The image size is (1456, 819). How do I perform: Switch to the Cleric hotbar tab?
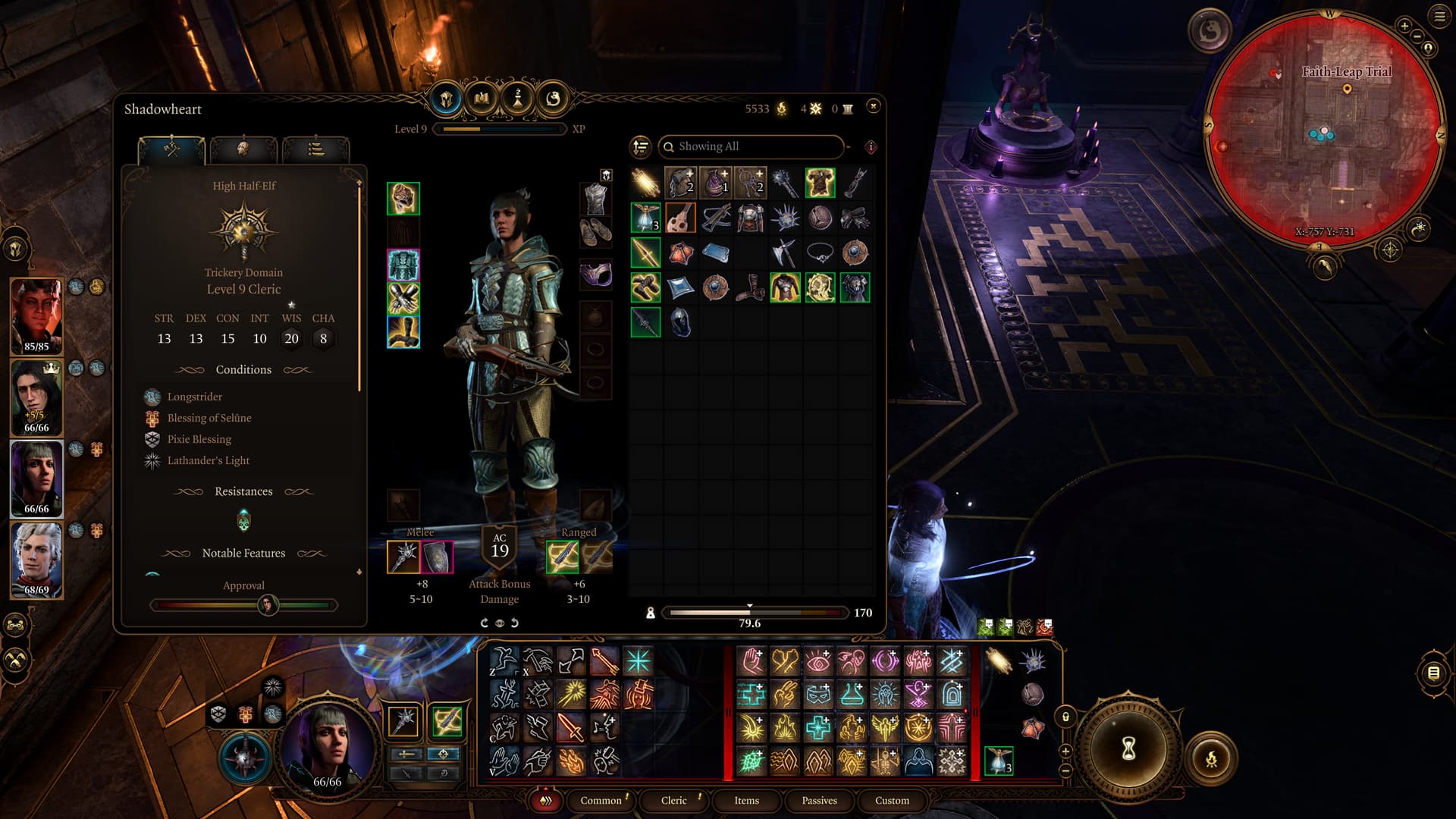pos(673,800)
